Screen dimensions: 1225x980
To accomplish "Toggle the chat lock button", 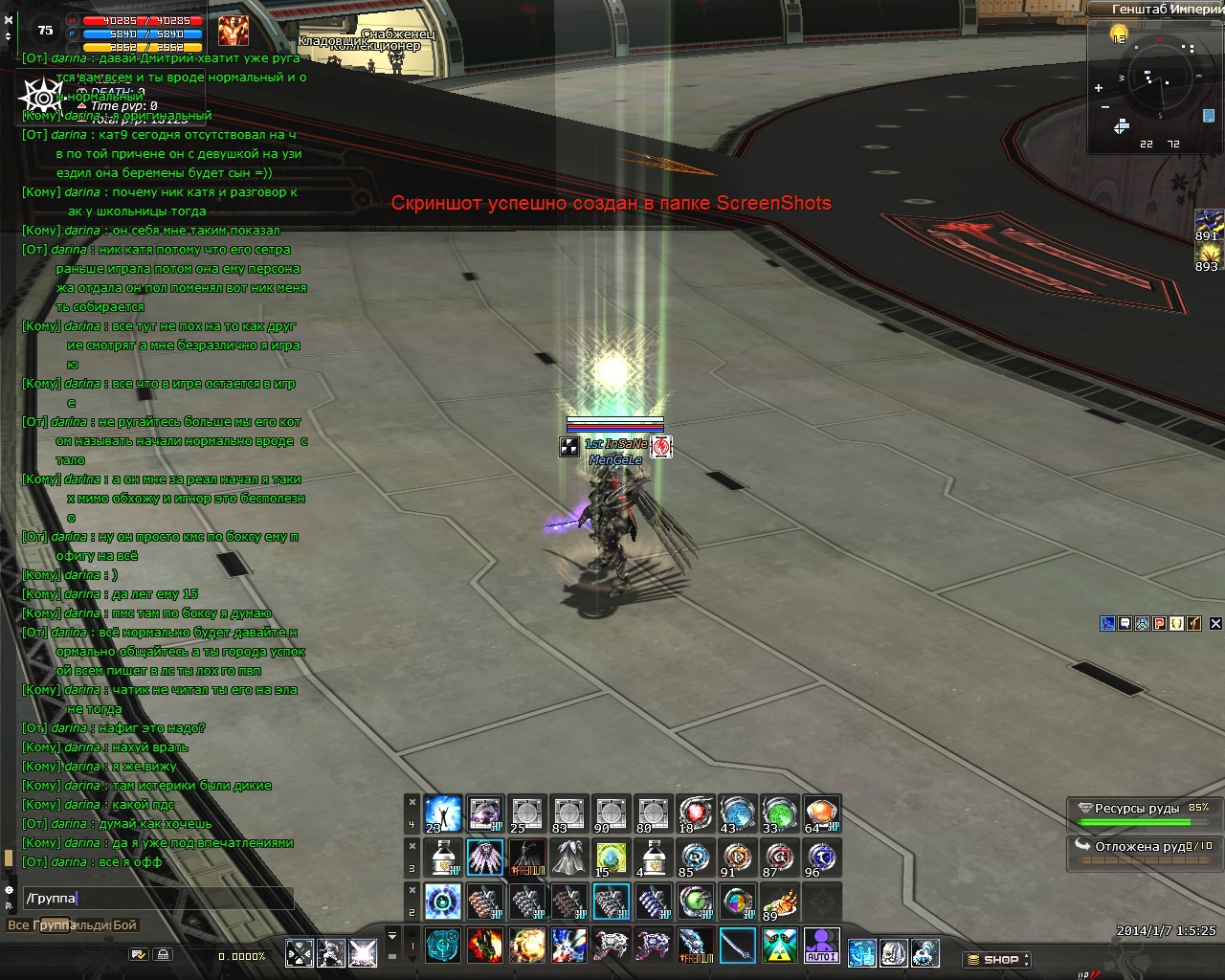I will (164, 954).
